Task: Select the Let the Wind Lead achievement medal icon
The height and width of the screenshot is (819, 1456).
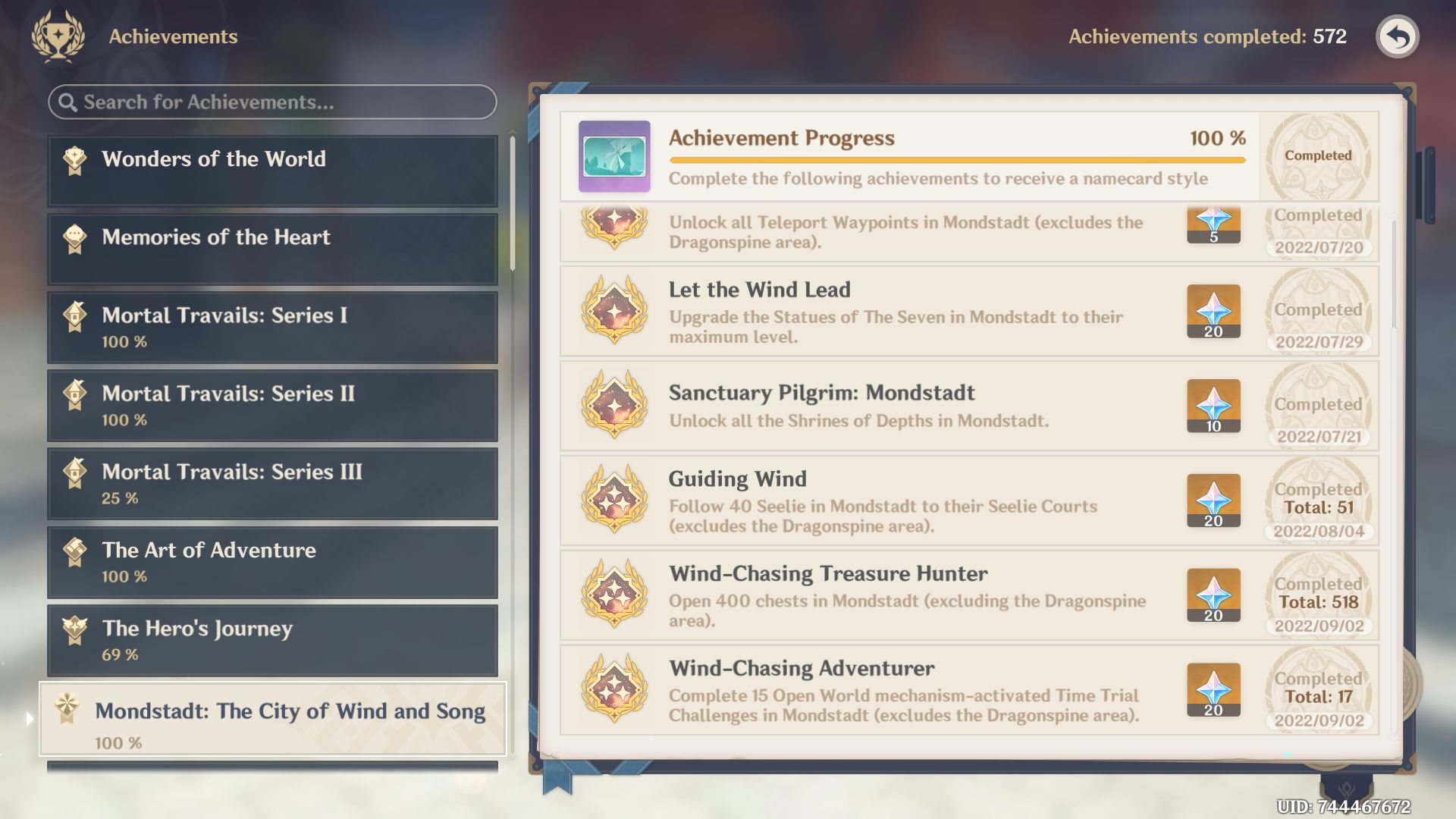Action: [x=614, y=312]
